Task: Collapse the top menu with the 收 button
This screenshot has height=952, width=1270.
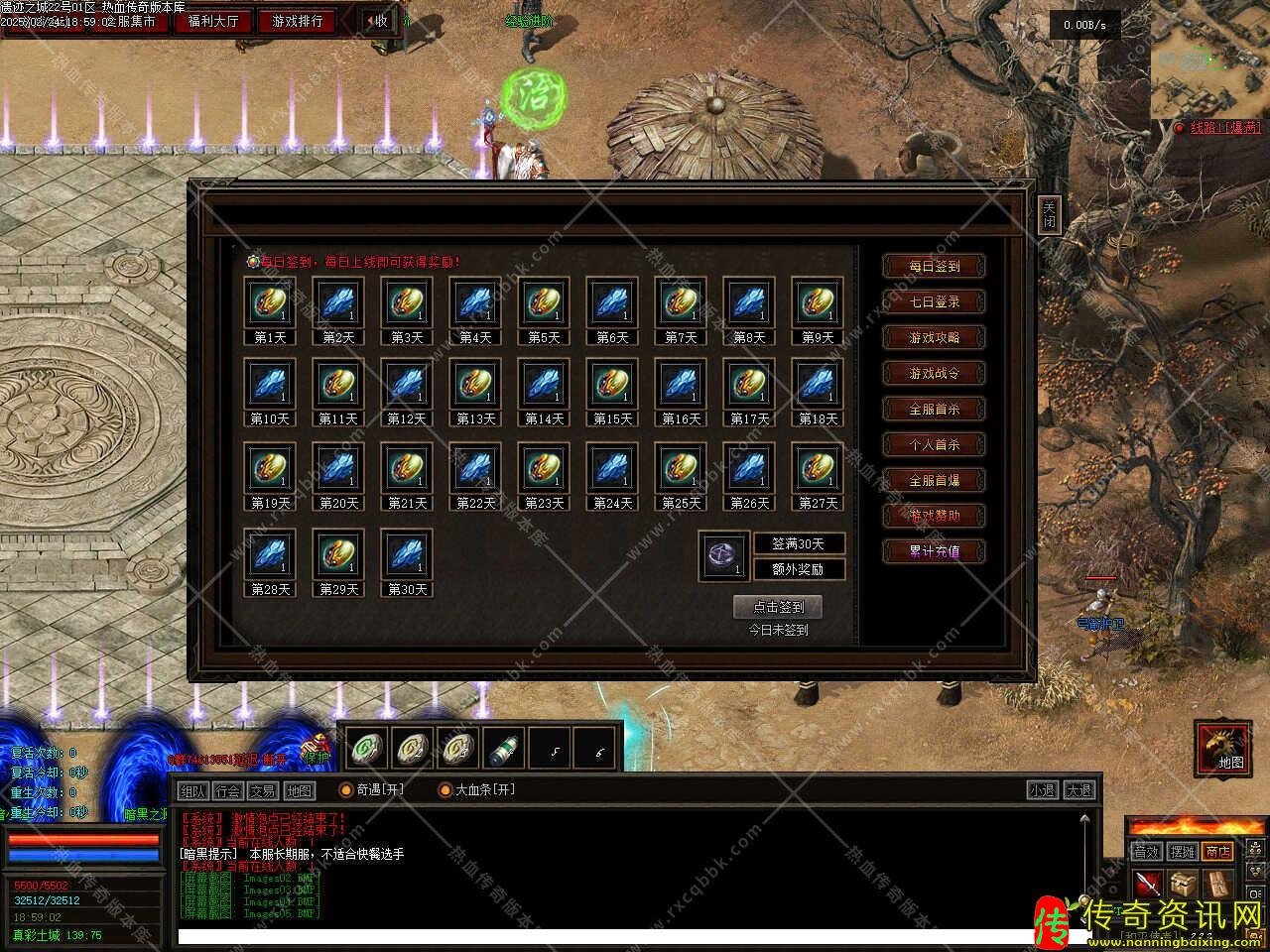Action: pos(377,21)
